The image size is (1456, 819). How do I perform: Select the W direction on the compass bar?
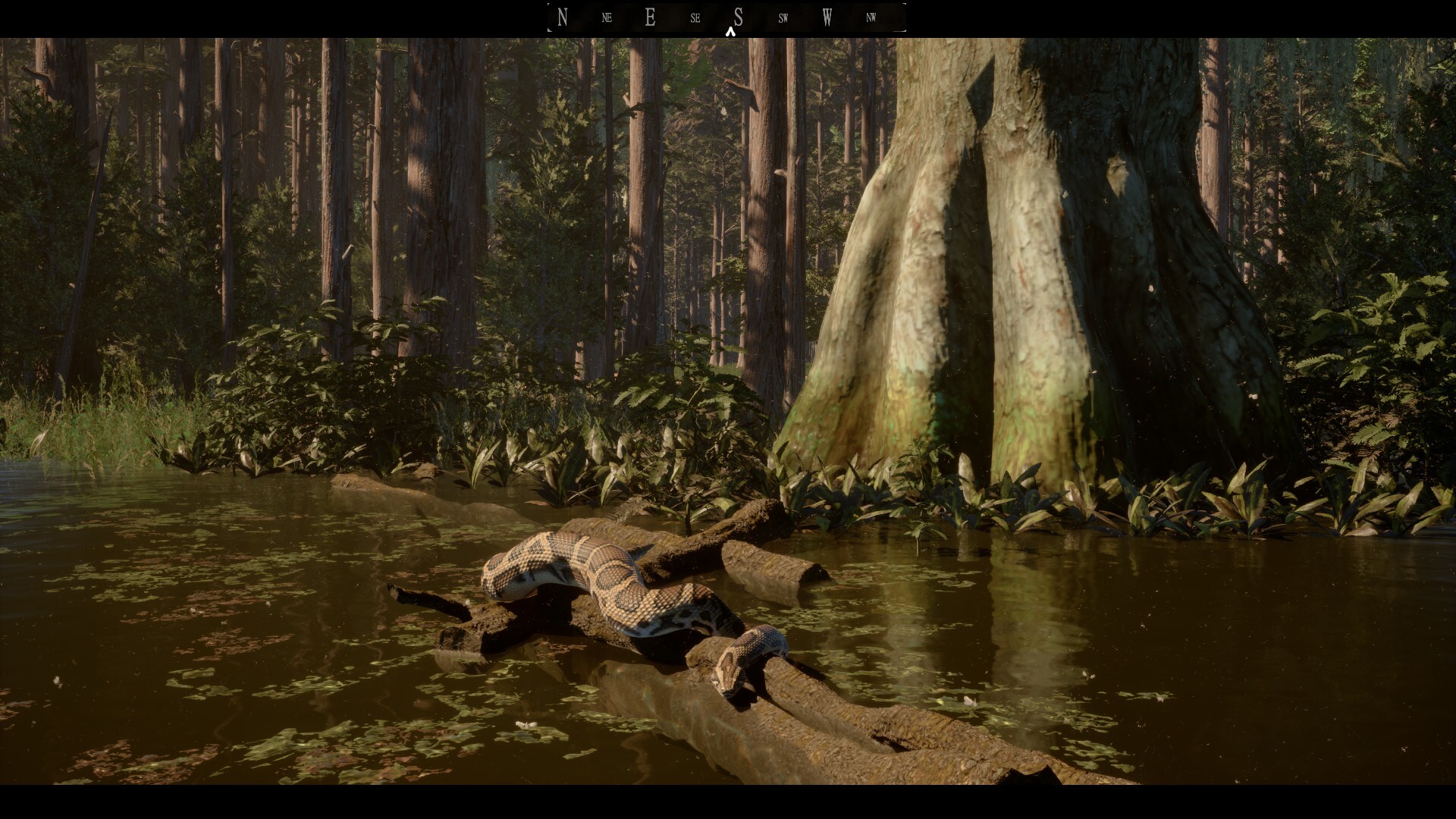(x=827, y=17)
